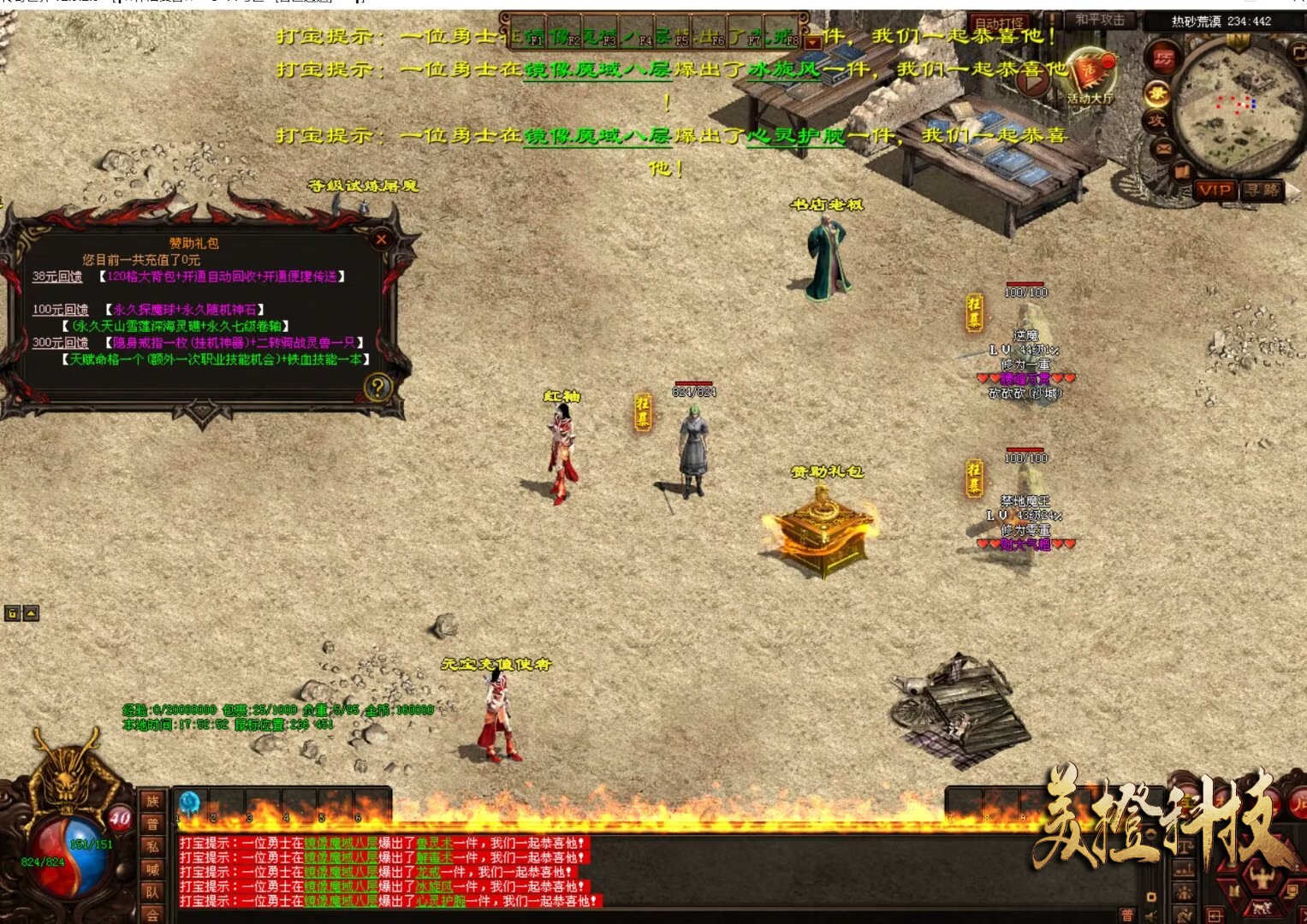1307x924 pixels.
Task: Open the VIP panel button
Action: [1215, 190]
